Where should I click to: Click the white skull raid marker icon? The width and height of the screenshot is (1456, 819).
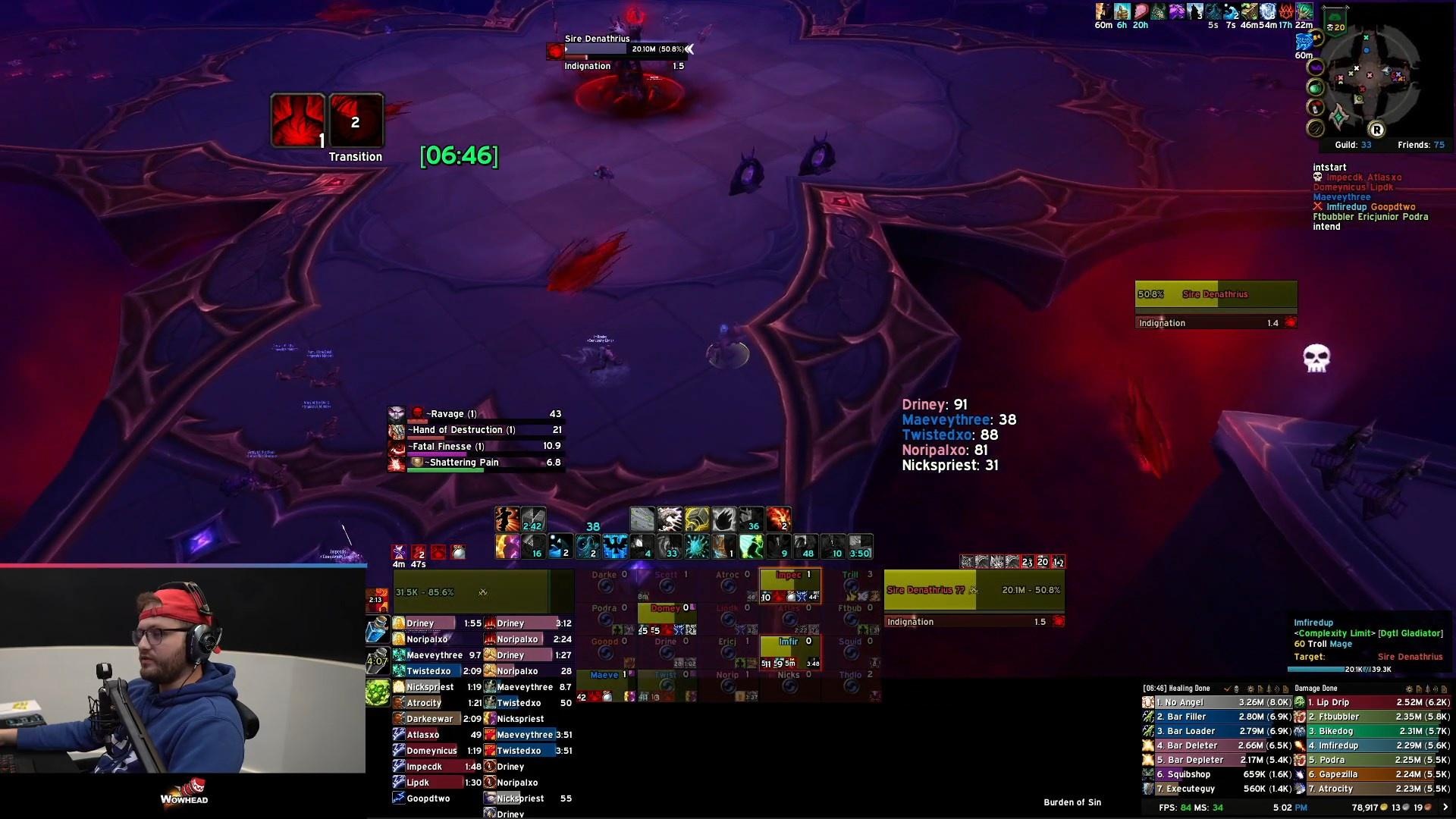pos(1316,358)
